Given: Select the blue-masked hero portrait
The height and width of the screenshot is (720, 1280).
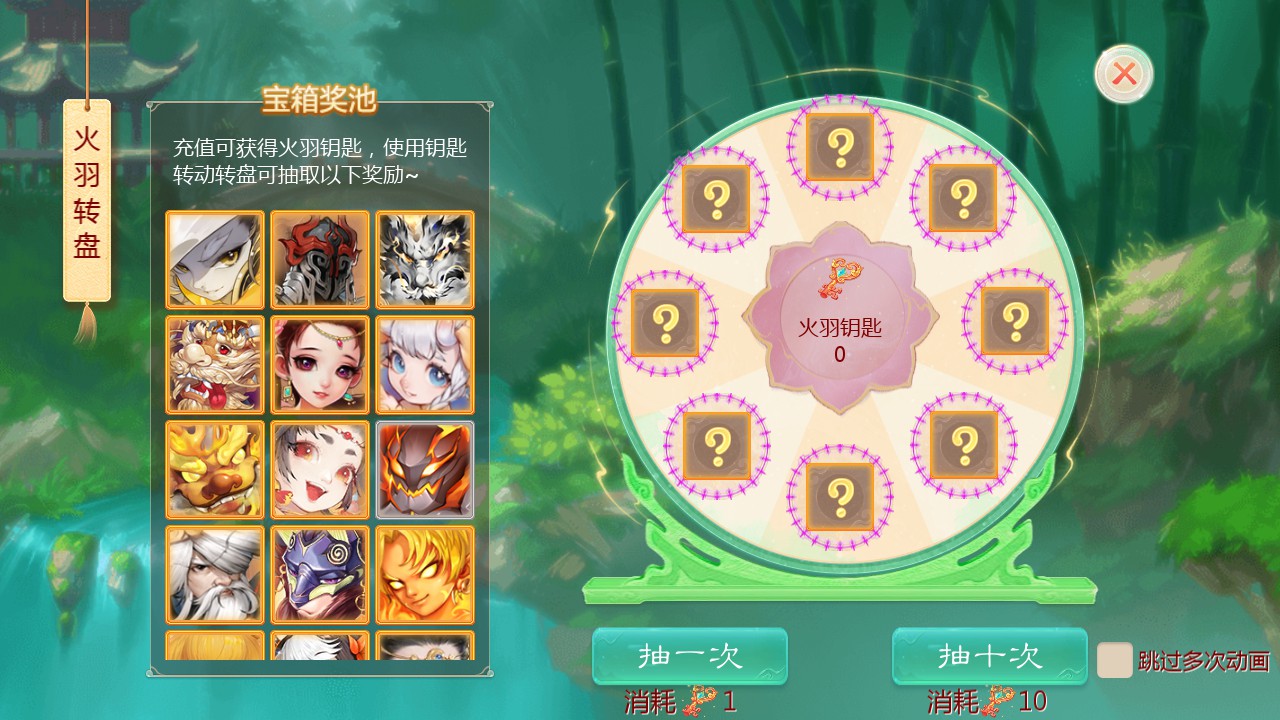Looking at the screenshot, I should point(319,572).
